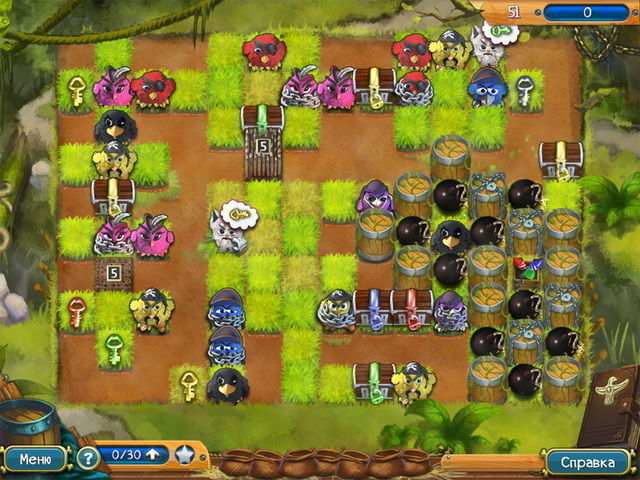Image resolution: width=640 pixels, height=480 pixels.
Task: Pick the chest with the blue lock
Action: 372,309
